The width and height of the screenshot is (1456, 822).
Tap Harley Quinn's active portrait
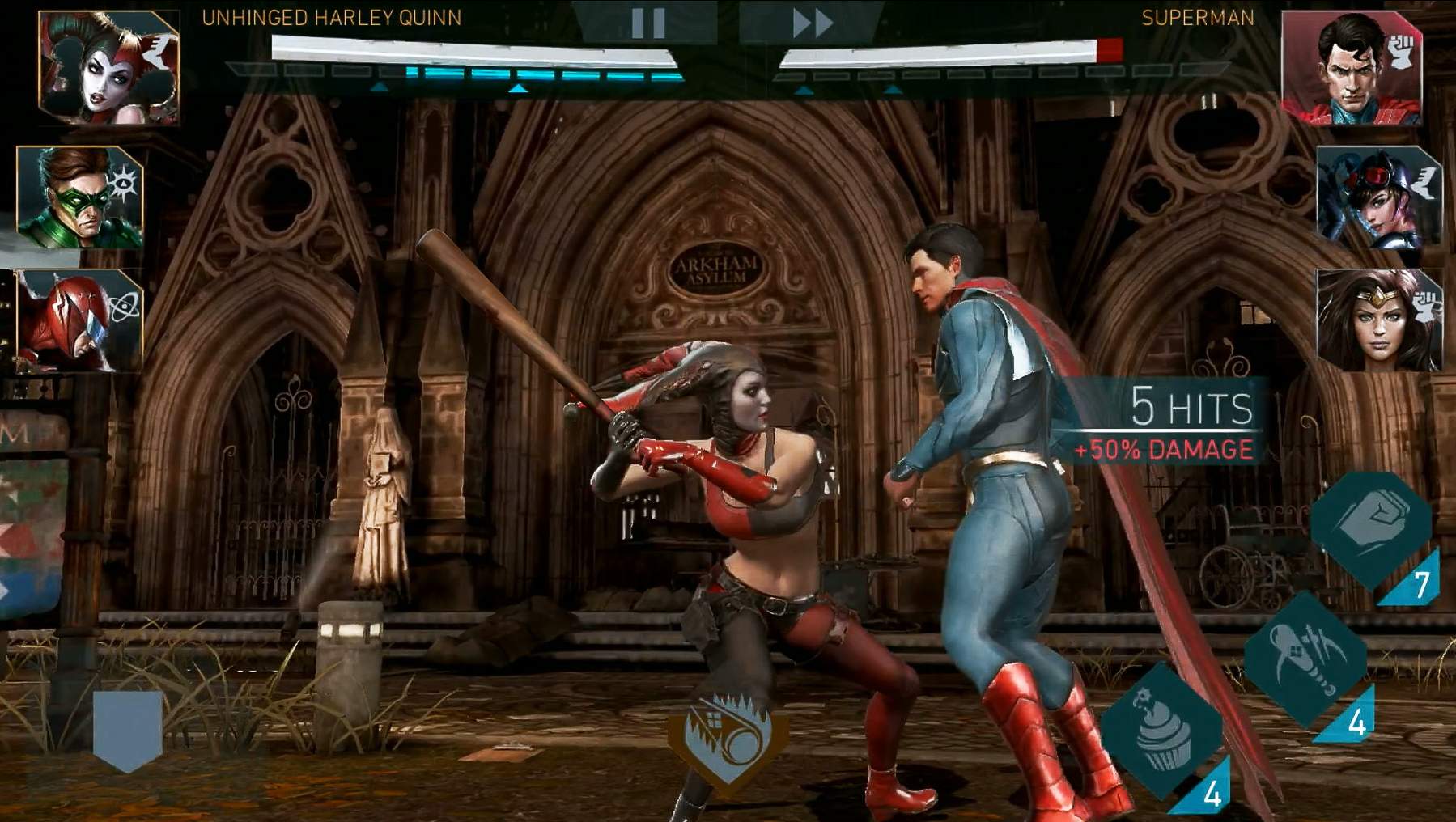(x=108, y=68)
